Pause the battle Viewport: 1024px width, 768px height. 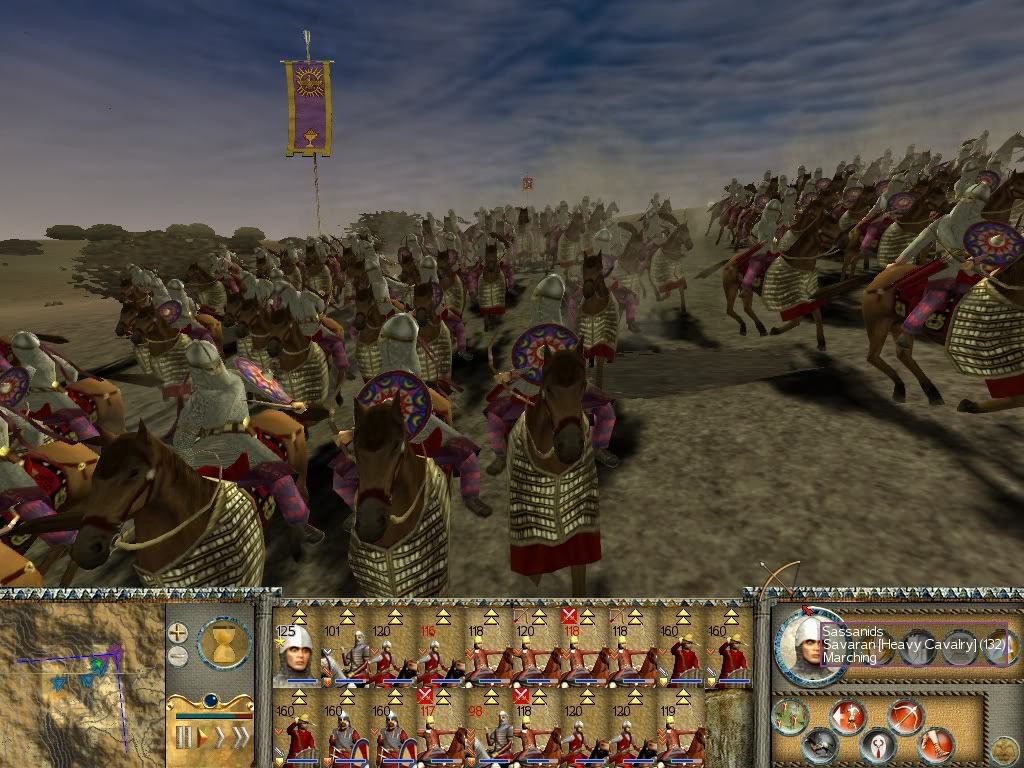[x=183, y=738]
